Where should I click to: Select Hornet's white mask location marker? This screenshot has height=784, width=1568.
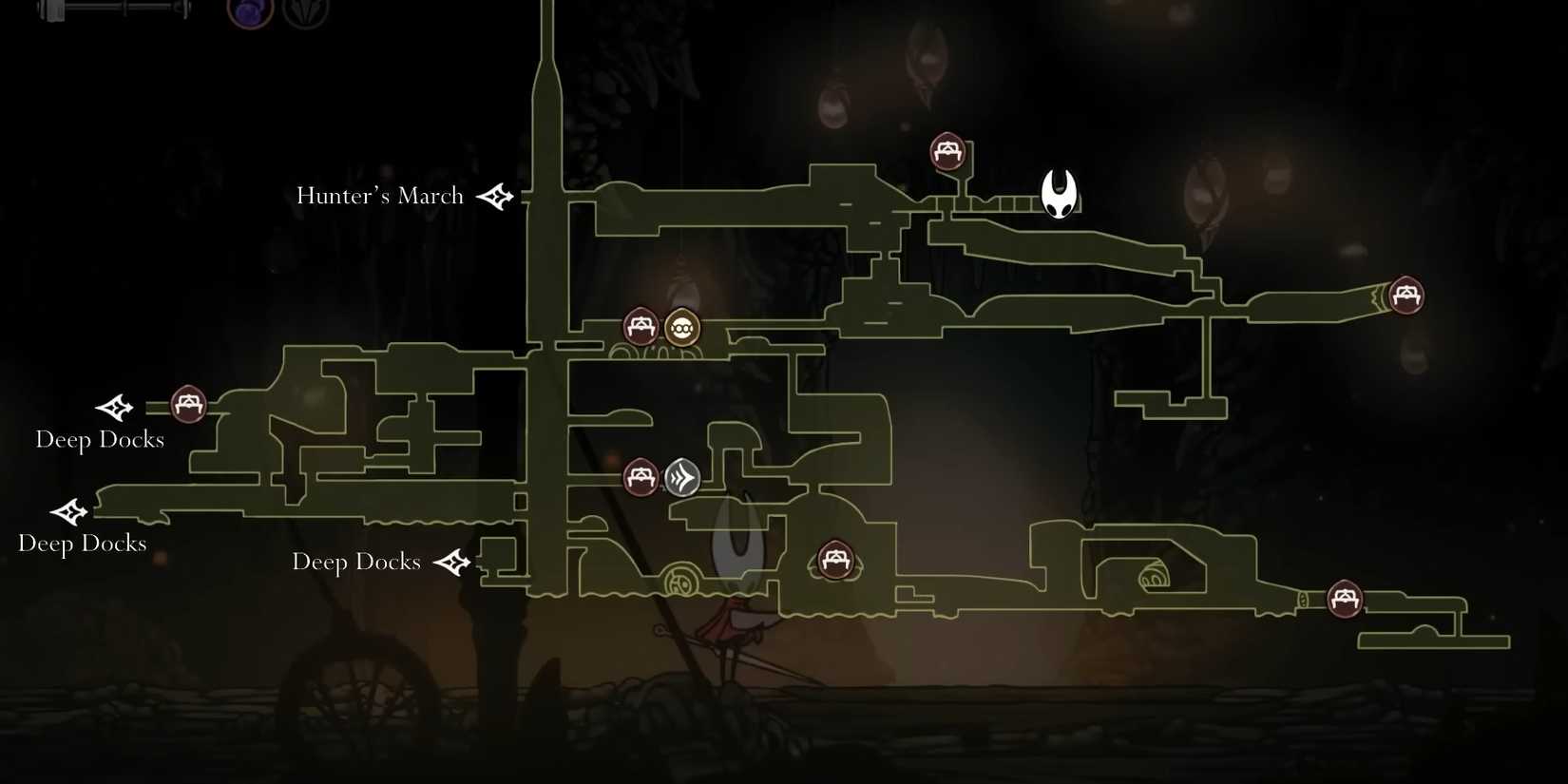click(x=1058, y=192)
